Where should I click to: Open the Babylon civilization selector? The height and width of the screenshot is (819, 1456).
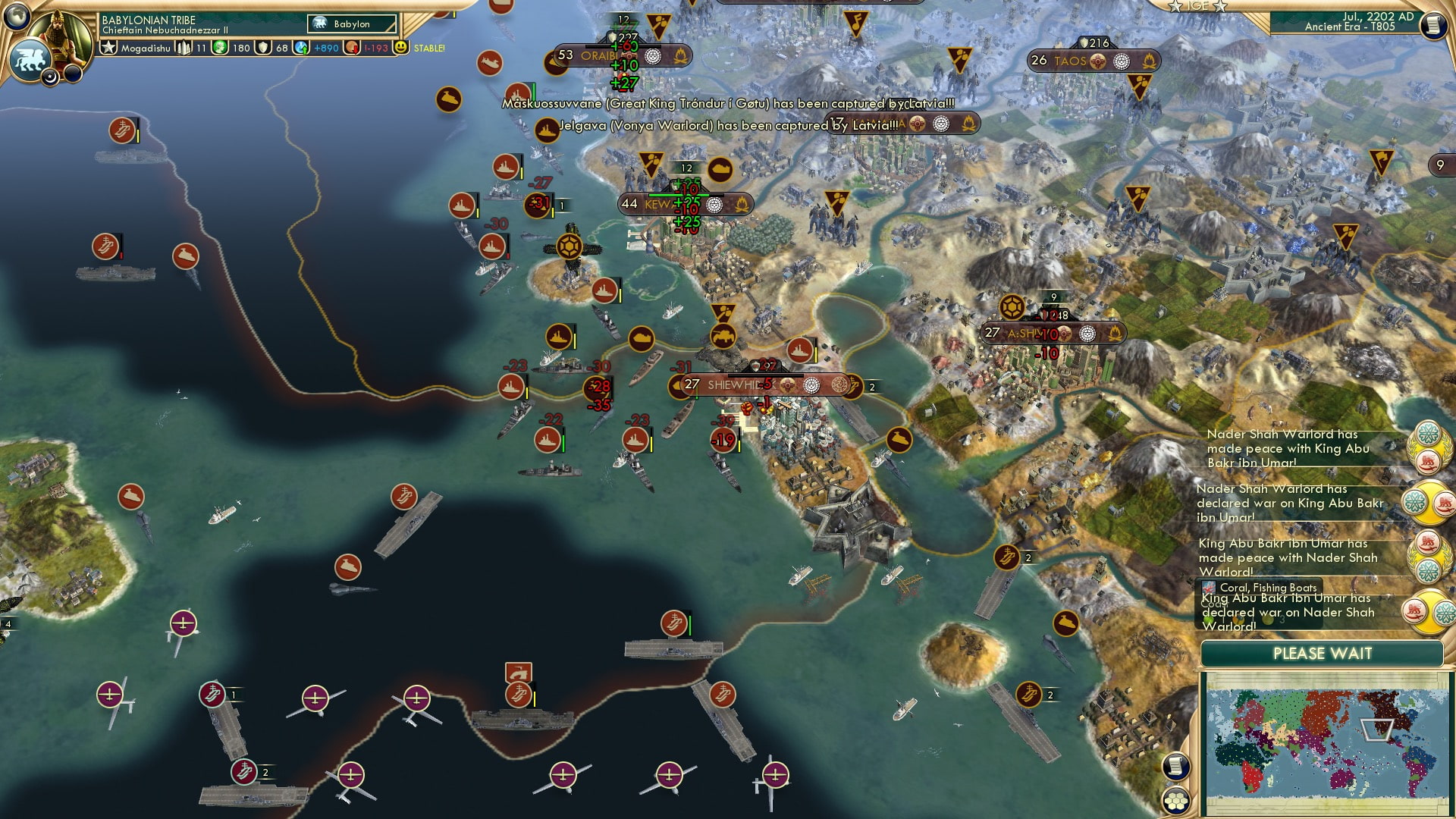[350, 24]
